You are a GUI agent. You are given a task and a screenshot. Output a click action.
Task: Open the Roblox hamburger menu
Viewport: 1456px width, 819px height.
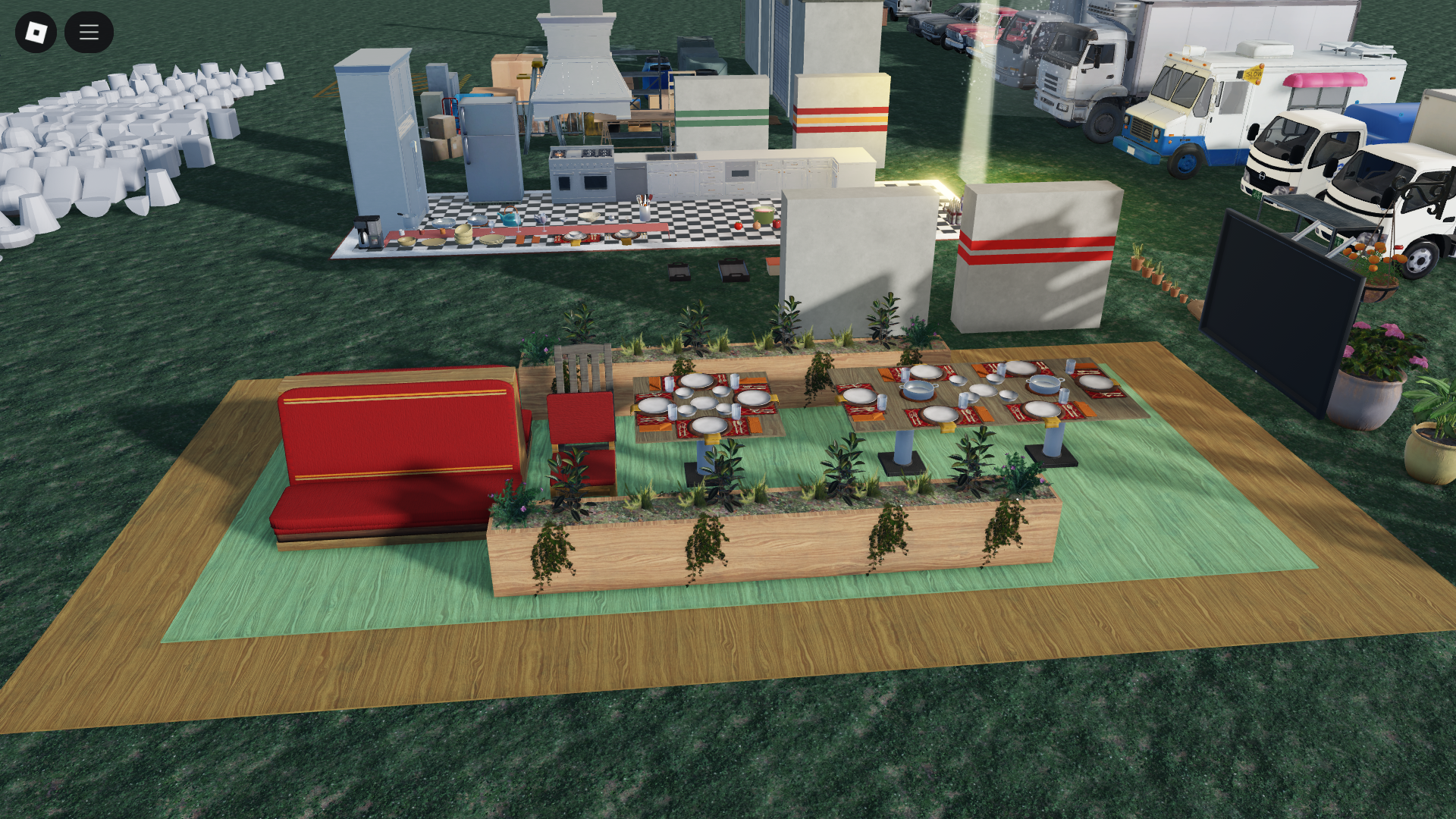(x=88, y=32)
